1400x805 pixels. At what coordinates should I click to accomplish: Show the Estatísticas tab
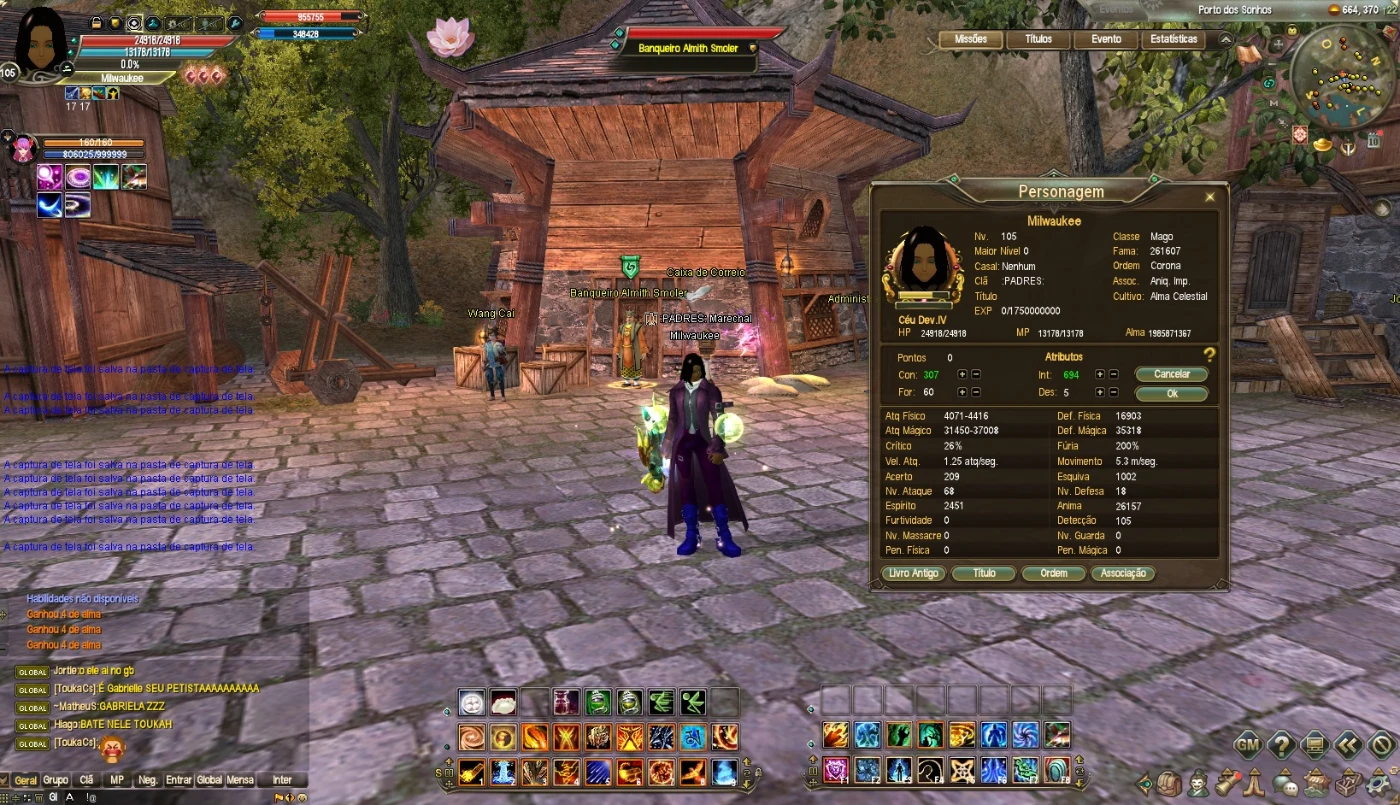pyautogui.click(x=1174, y=40)
